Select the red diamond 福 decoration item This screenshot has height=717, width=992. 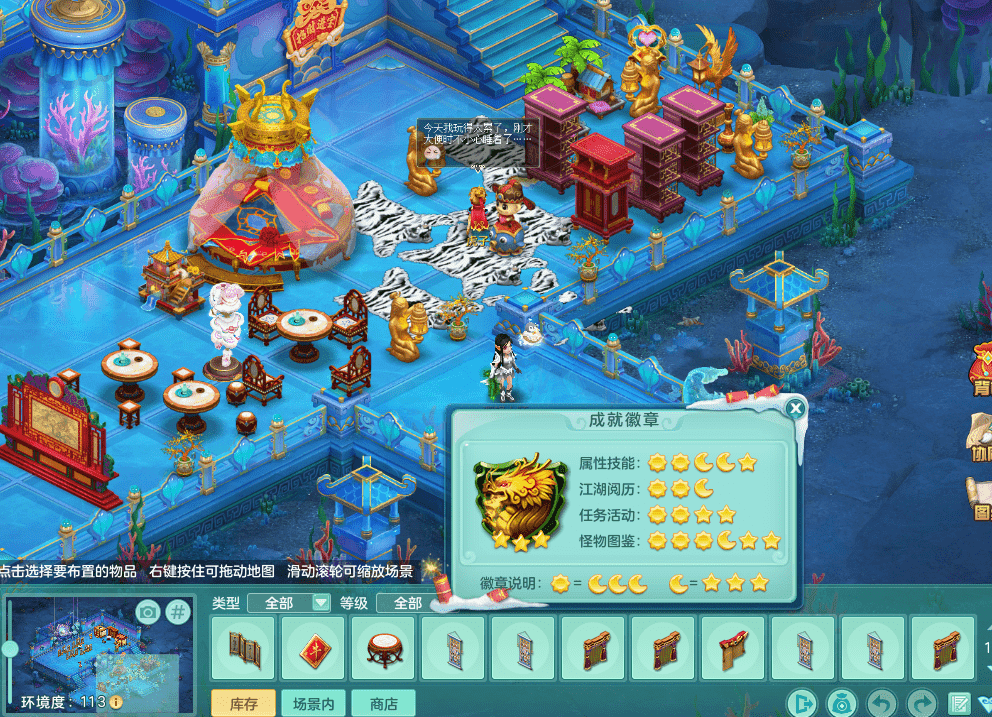(314, 649)
